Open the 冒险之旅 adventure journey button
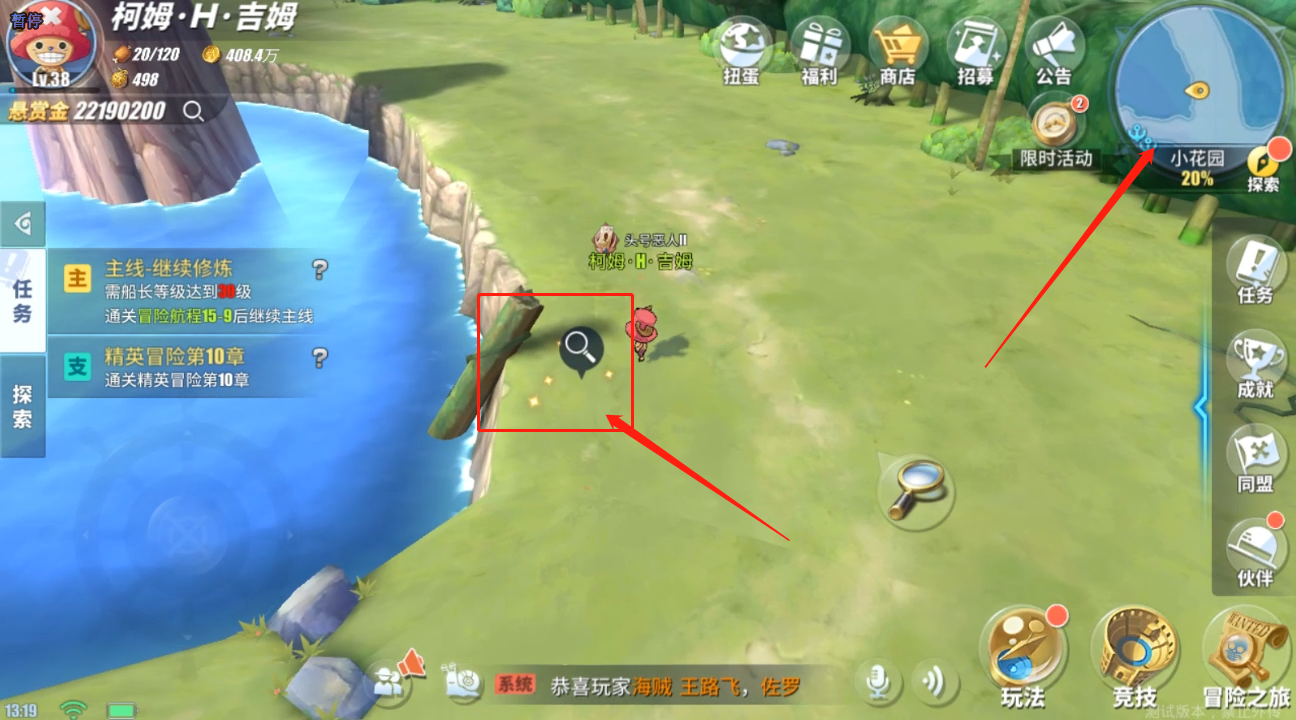 1246,650
